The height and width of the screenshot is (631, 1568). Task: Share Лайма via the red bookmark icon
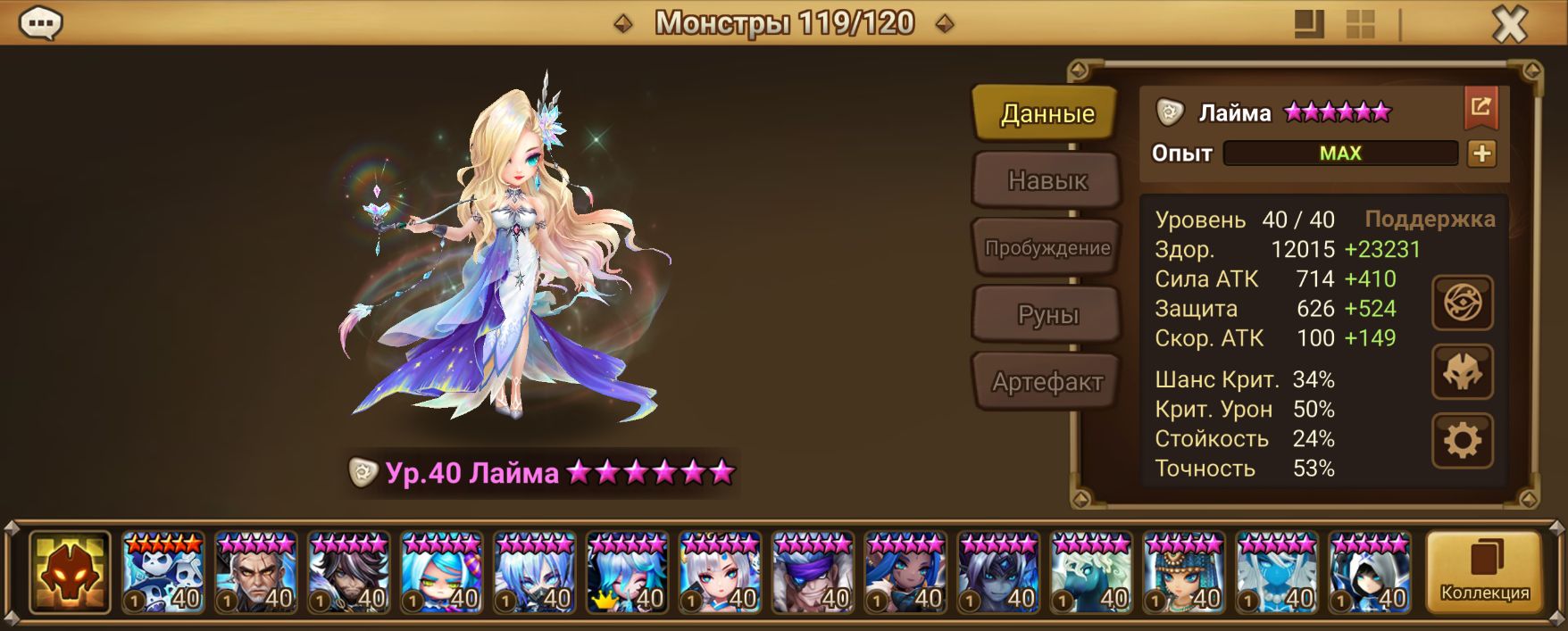tap(1480, 108)
